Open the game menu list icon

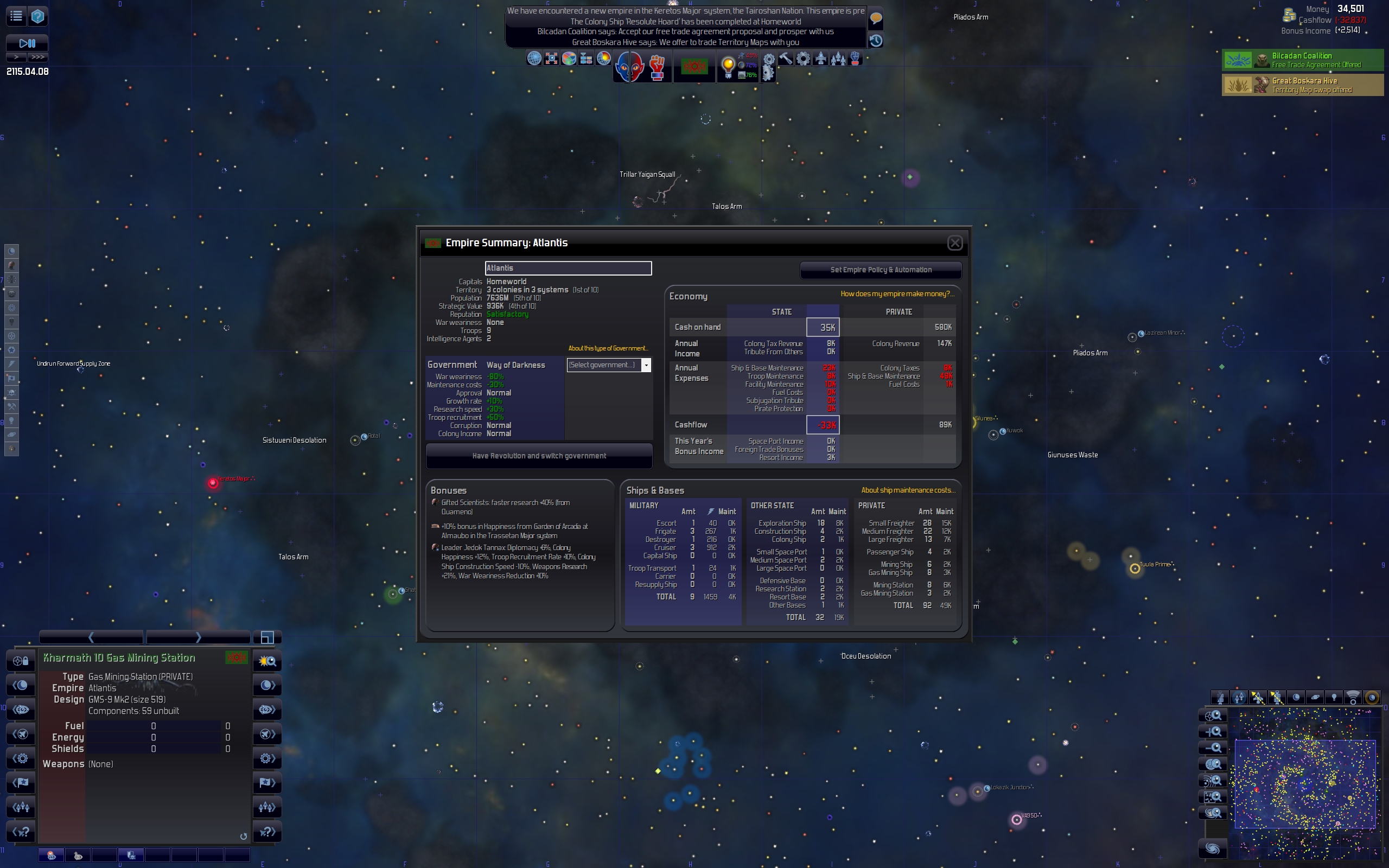[x=16, y=16]
